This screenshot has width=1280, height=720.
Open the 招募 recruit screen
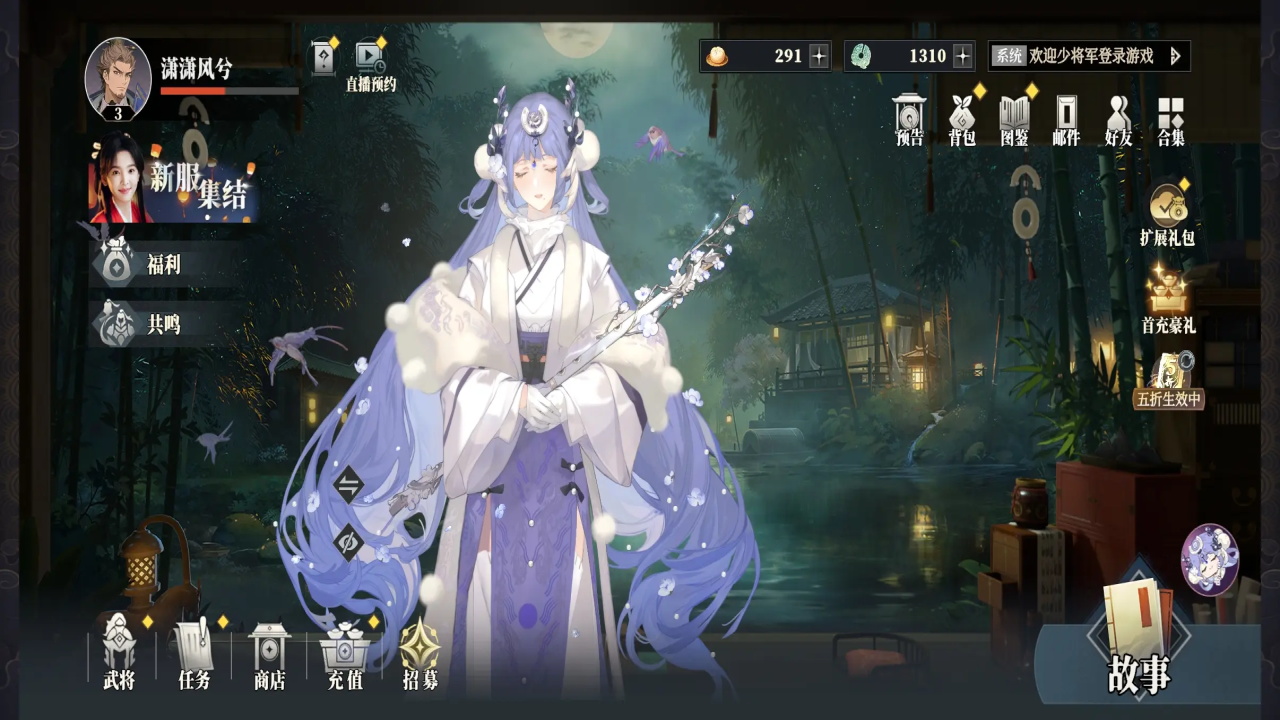pos(420,652)
